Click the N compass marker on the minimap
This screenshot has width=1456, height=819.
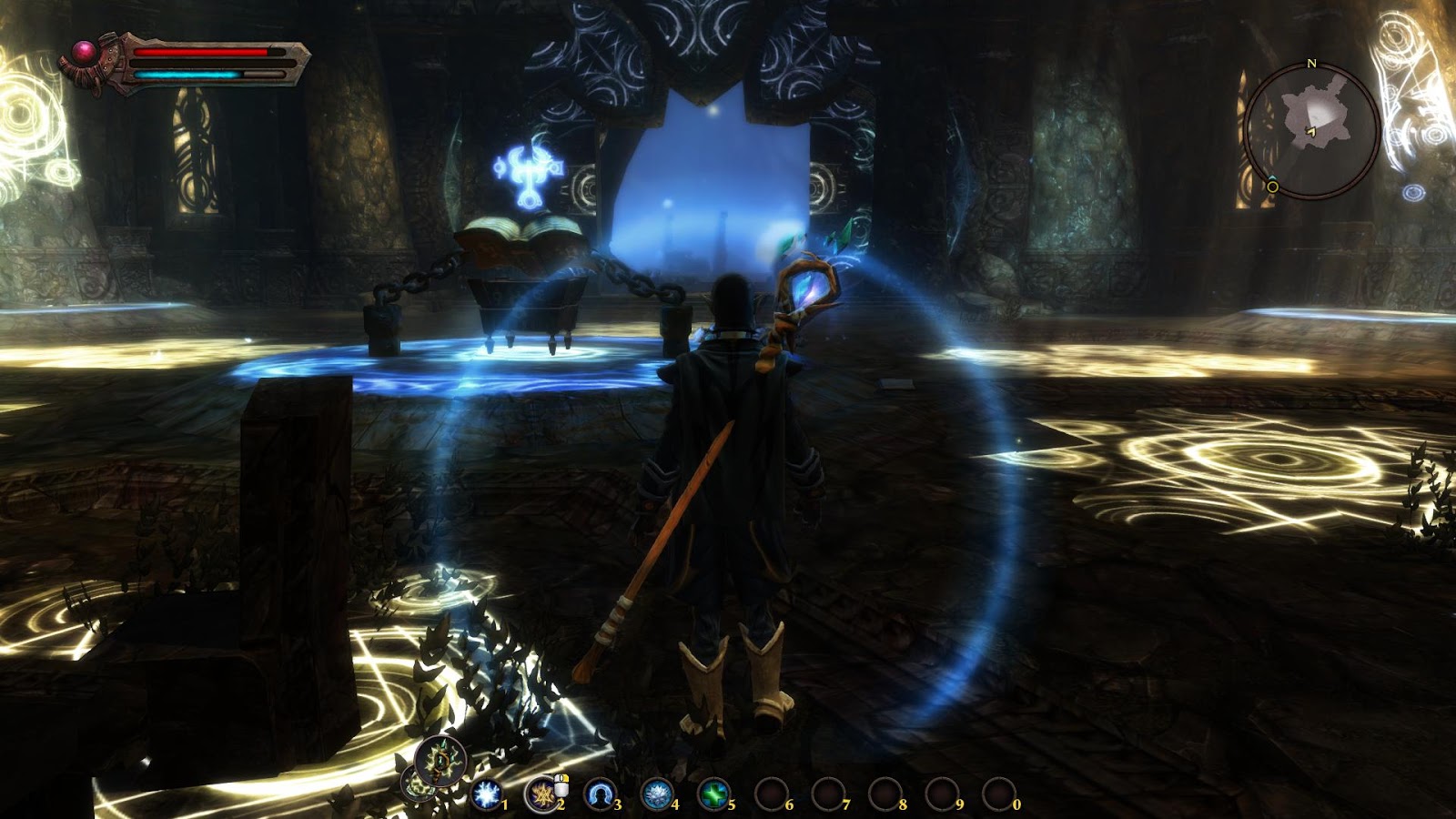click(x=1312, y=64)
